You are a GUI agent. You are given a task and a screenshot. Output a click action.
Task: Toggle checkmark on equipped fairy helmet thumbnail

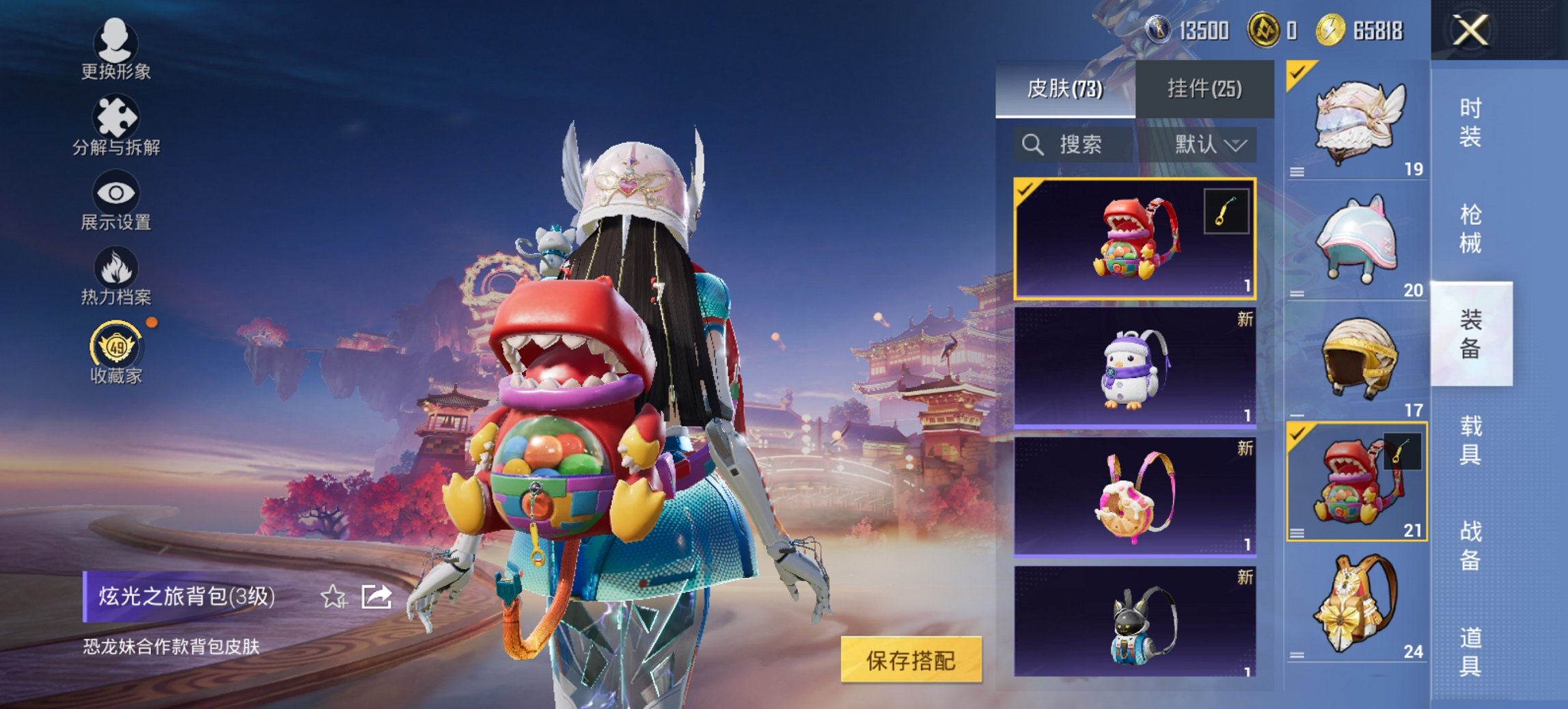coord(1298,70)
